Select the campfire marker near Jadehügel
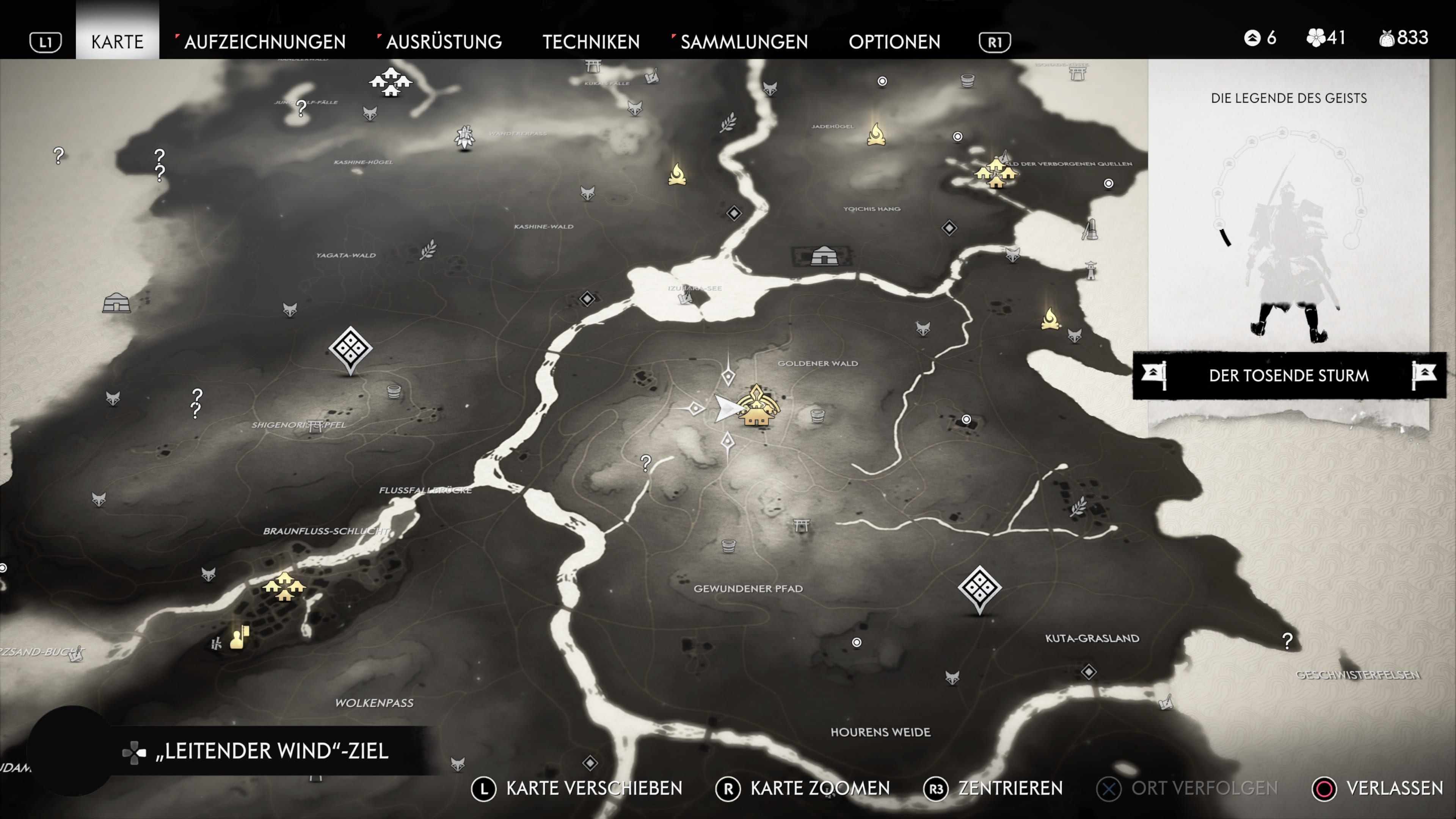1456x819 pixels. click(876, 135)
